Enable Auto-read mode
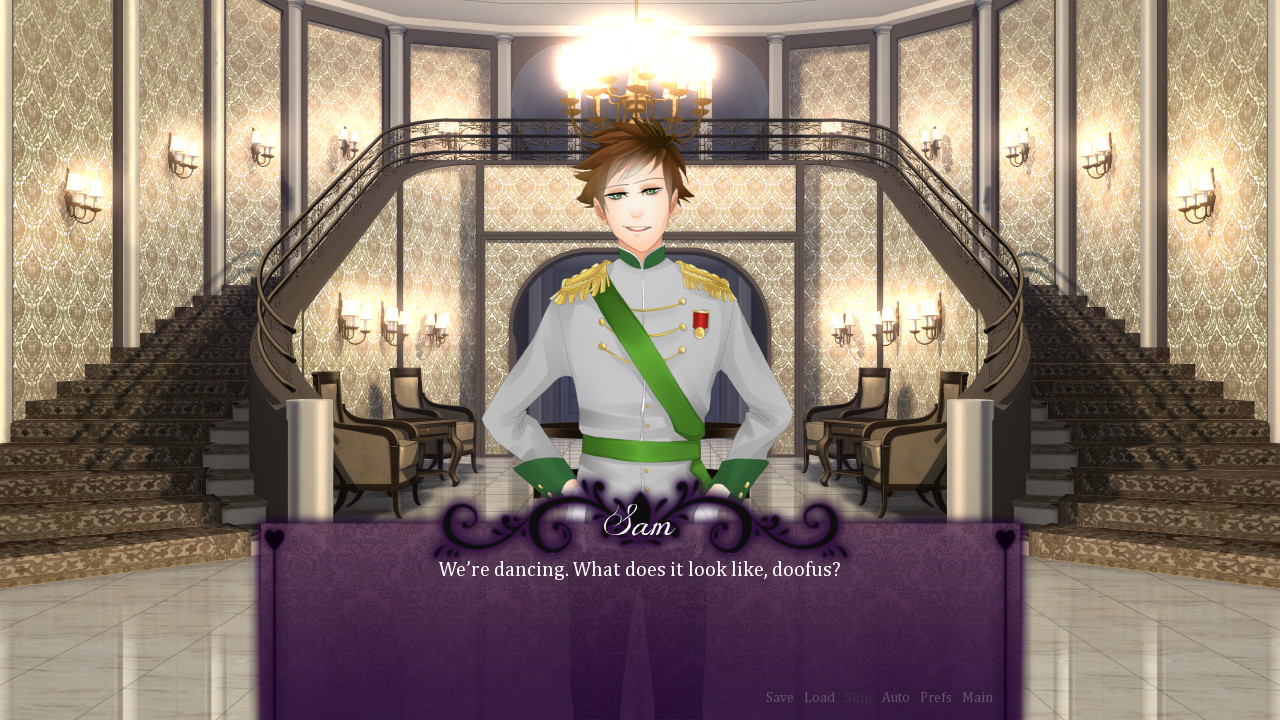Viewport: 1280px width, 720px height. coord(895,697)
